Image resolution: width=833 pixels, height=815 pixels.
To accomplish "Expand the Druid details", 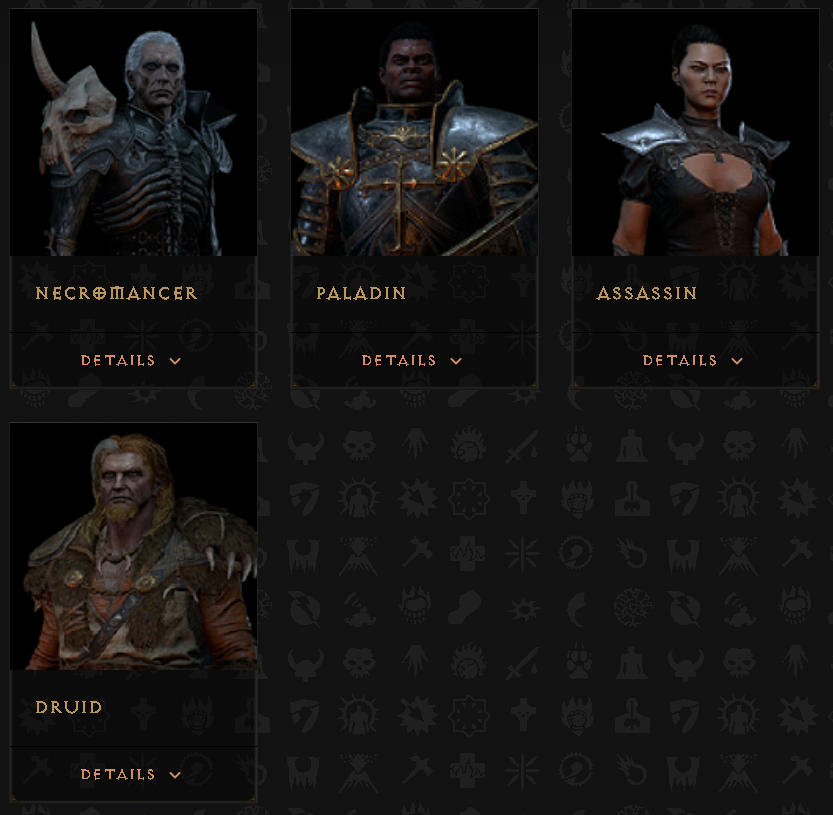I will pos(131,774).
